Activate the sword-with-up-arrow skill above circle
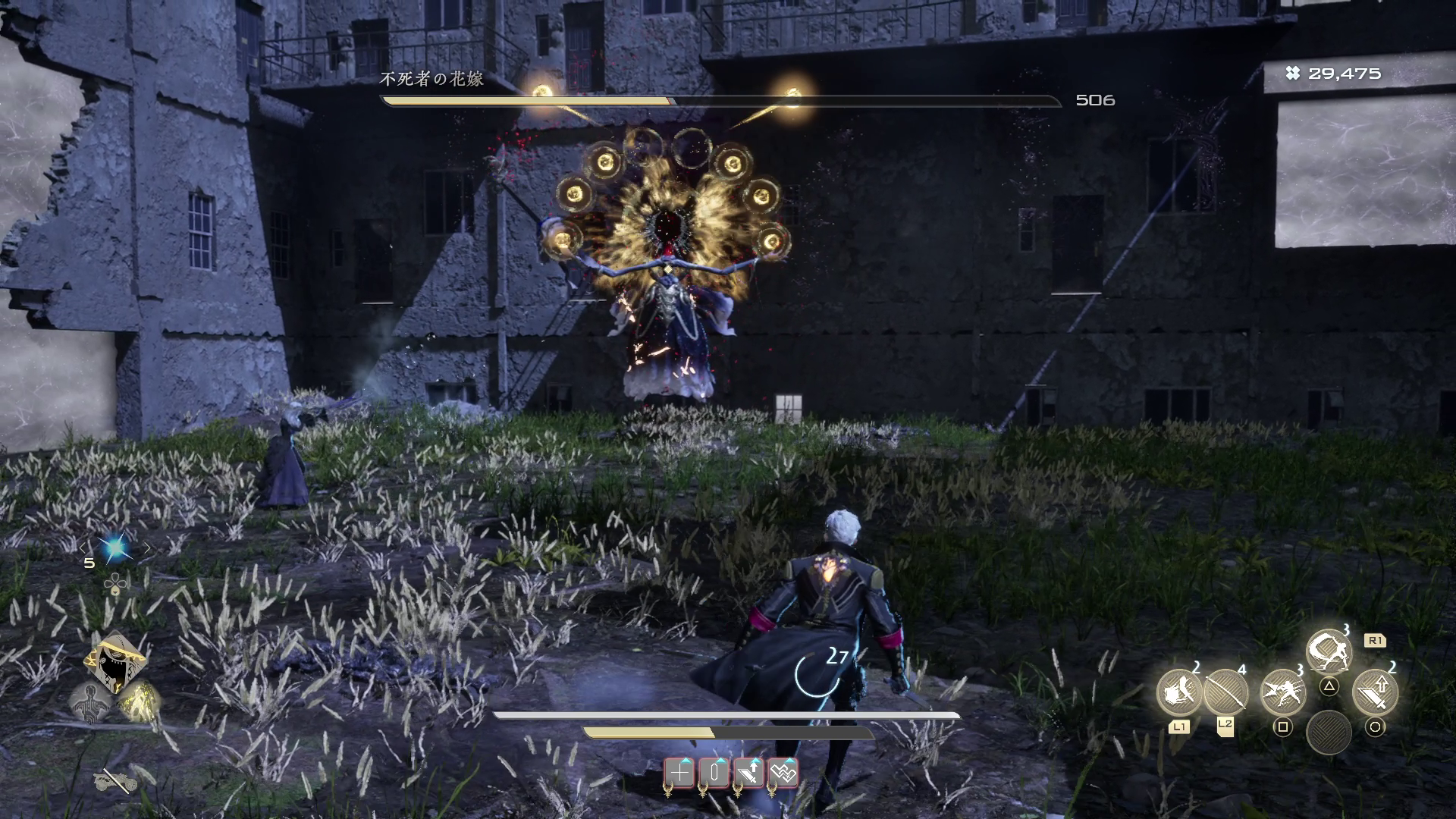This screenshot has height=819, width=1456. point(1375,692)
